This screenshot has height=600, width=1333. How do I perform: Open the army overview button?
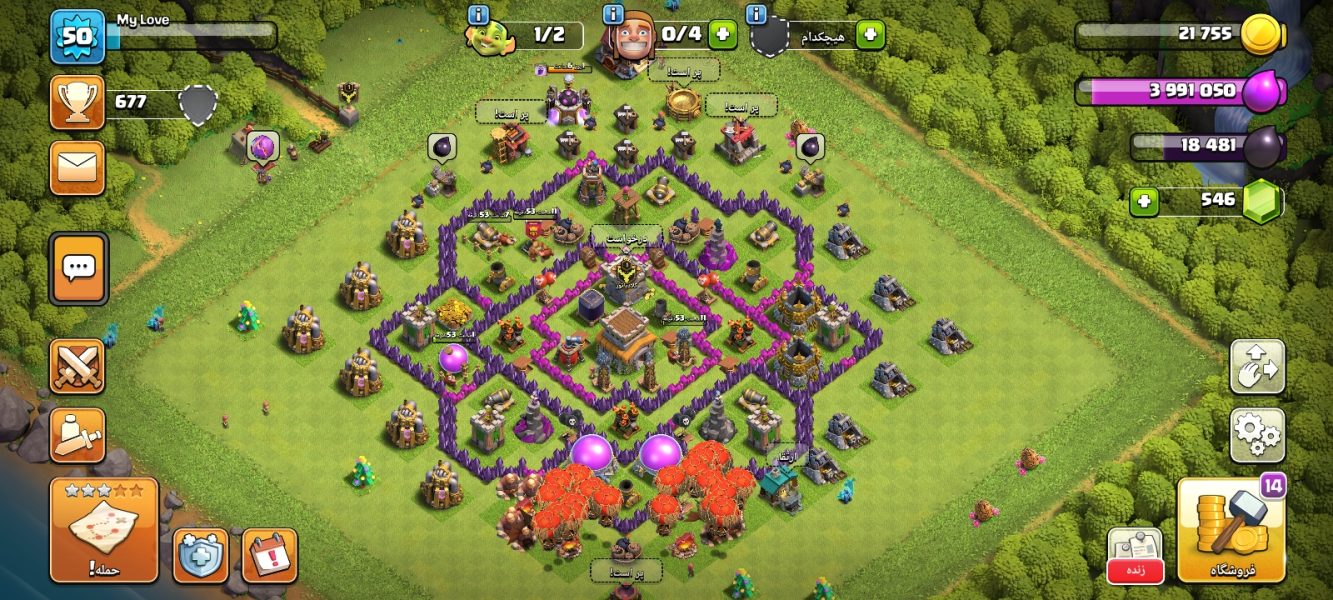coord(77,435)
